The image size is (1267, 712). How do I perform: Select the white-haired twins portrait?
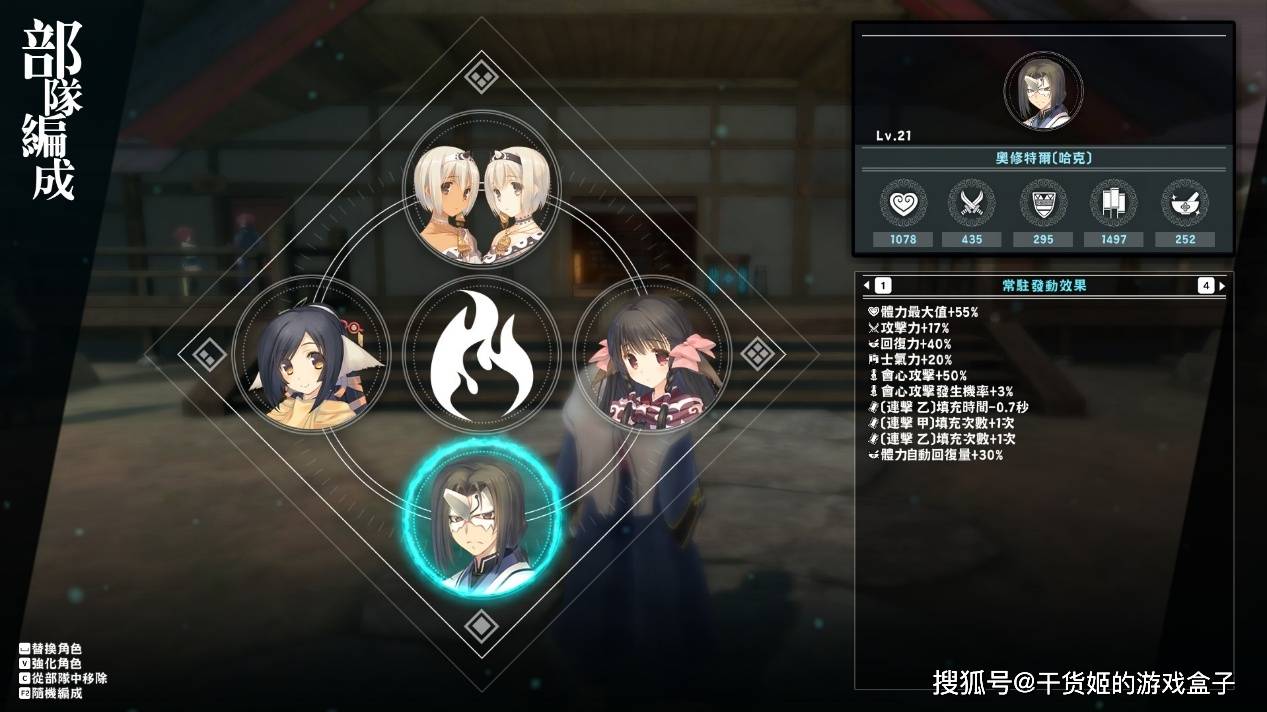click(482, 188)
